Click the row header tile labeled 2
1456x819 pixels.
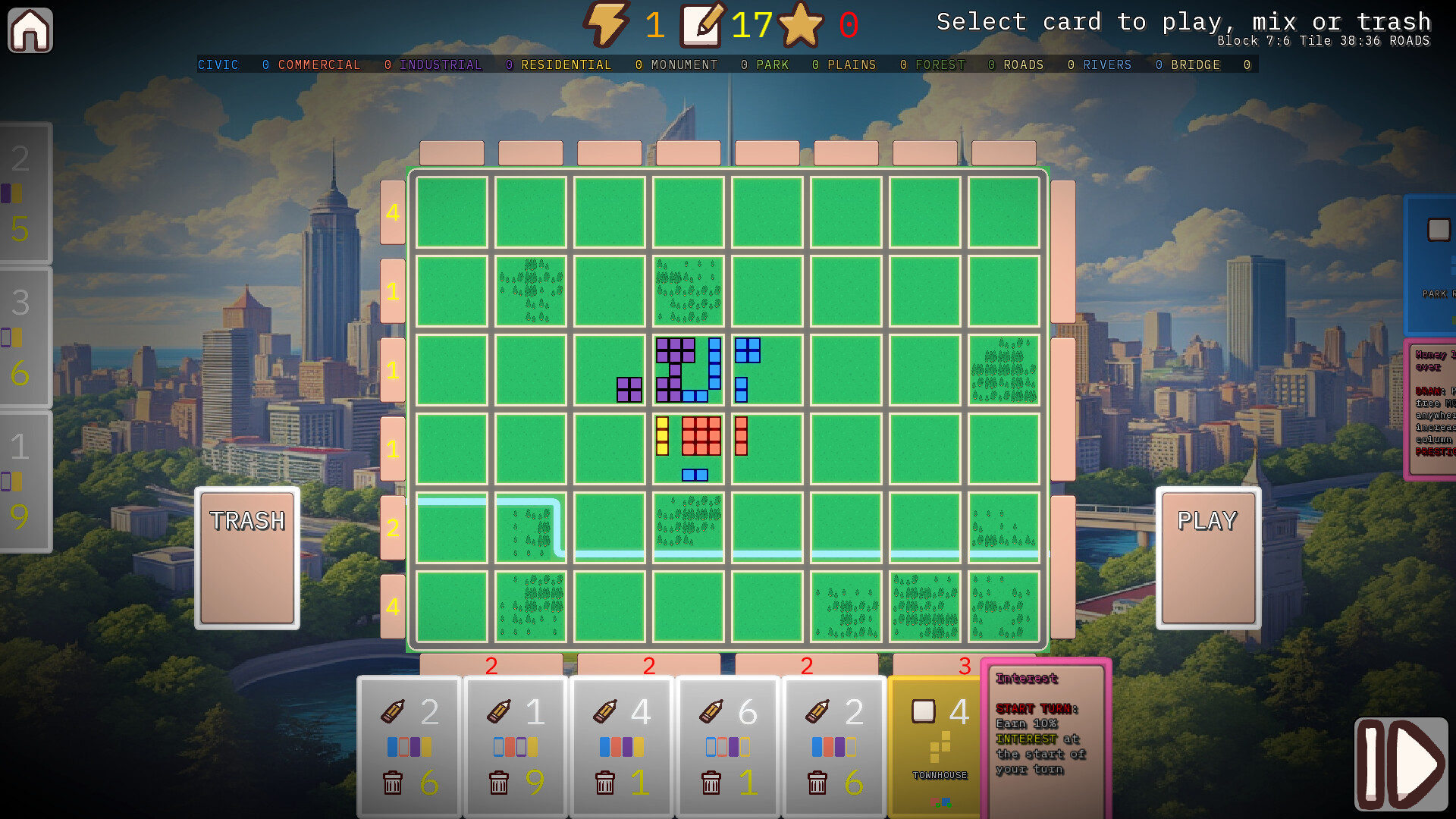coord(393,528)
